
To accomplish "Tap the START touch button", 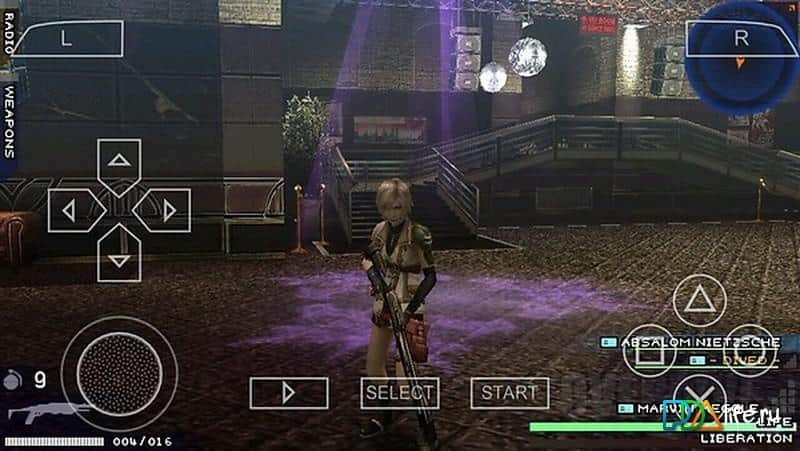I will [509, 393].
